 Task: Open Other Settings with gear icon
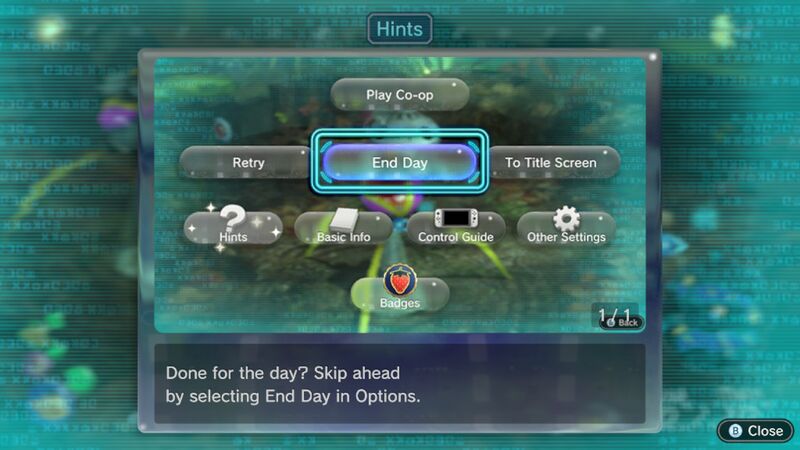coord(566,229)
